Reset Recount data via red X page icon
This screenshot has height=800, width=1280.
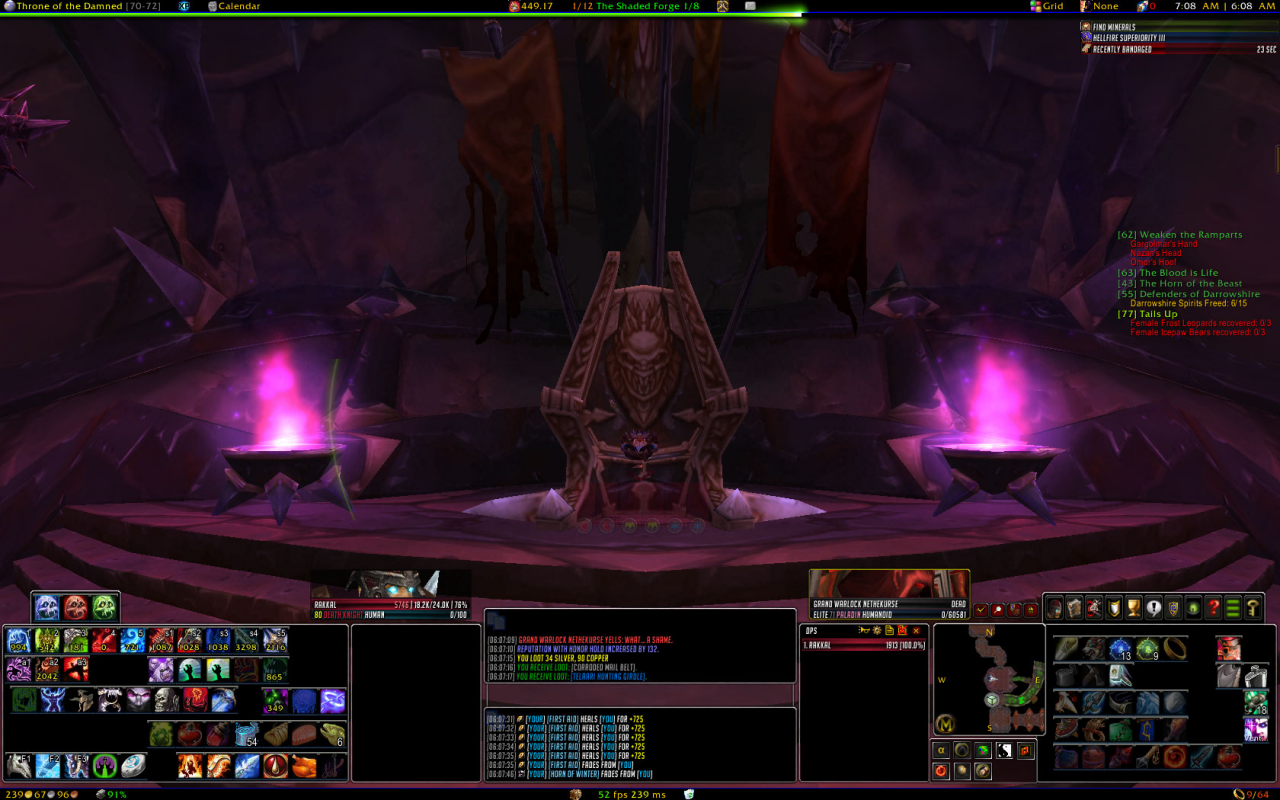(x=902, y=631)
